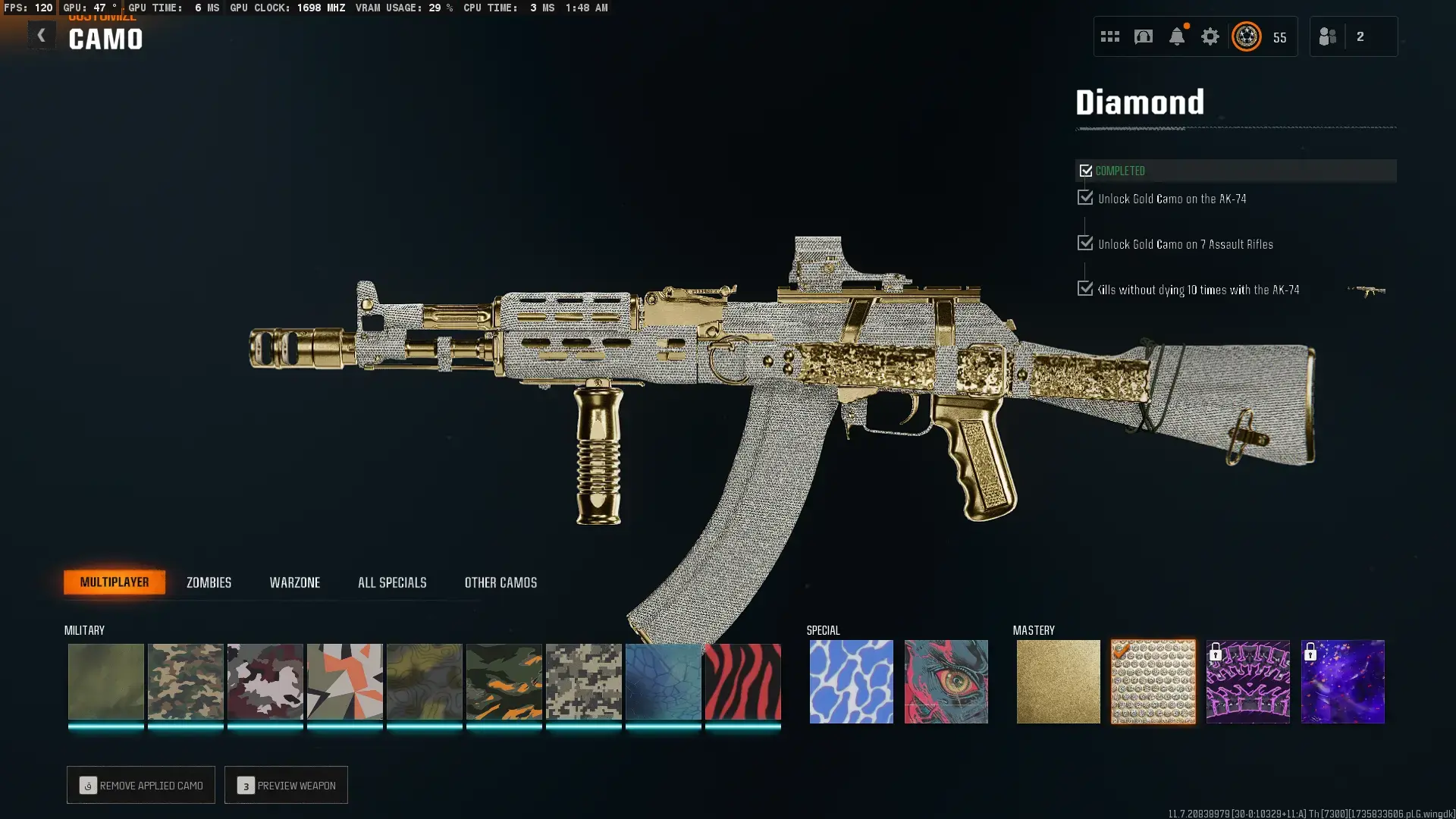This screenshot has width=1456, height=819.
Task: Click the PREVIEW WEAPON button
Action: [x=286, y=785]
